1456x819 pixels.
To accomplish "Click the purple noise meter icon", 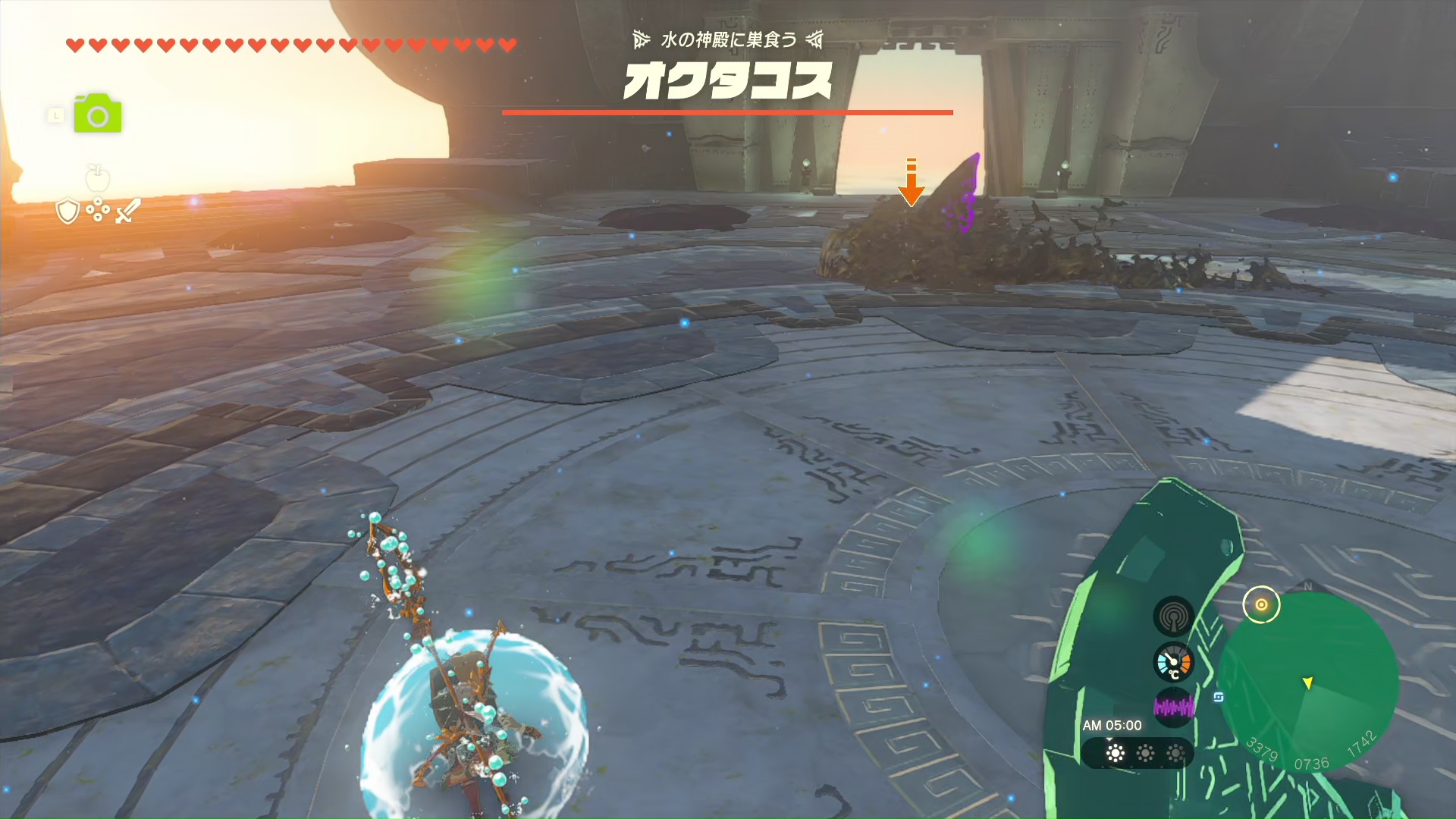I will (x=1173, y=708).
